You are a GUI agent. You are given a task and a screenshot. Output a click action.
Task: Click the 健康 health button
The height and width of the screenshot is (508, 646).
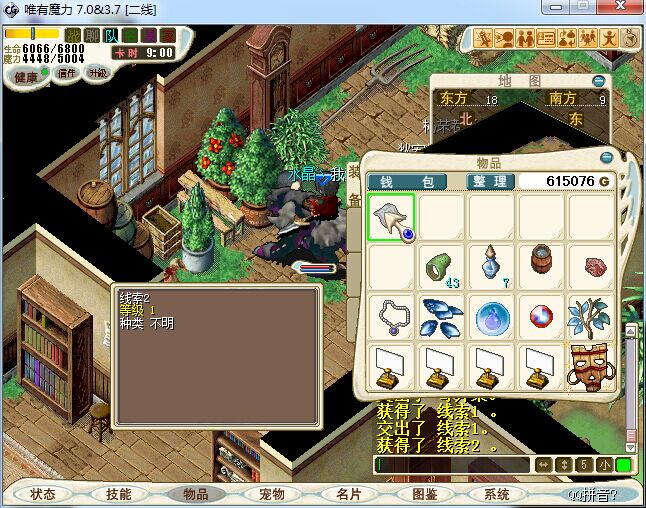(26, 76)
